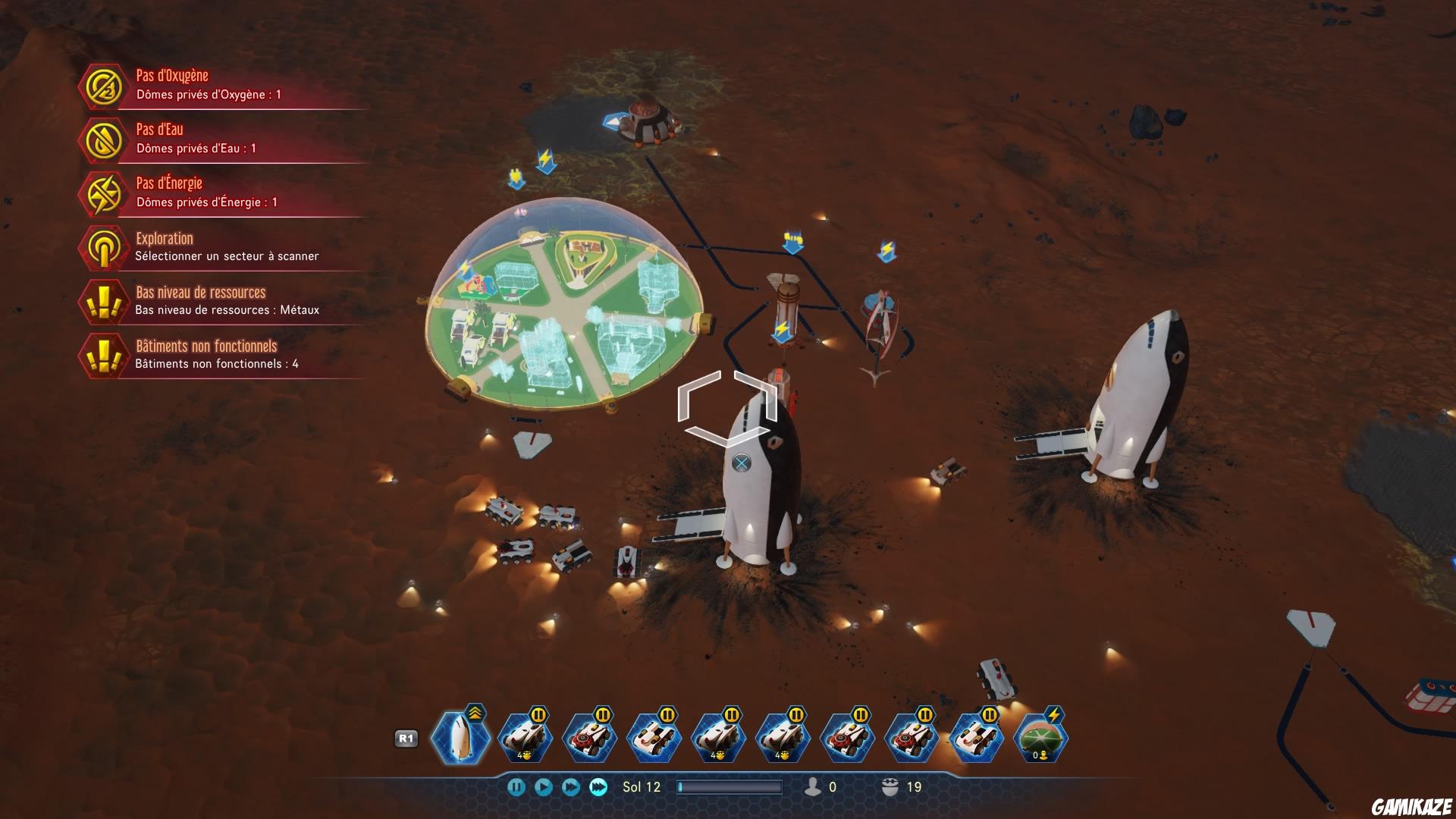
Task: Click the Bâtiments non fonctionnels alert icon
Action: 104,356
